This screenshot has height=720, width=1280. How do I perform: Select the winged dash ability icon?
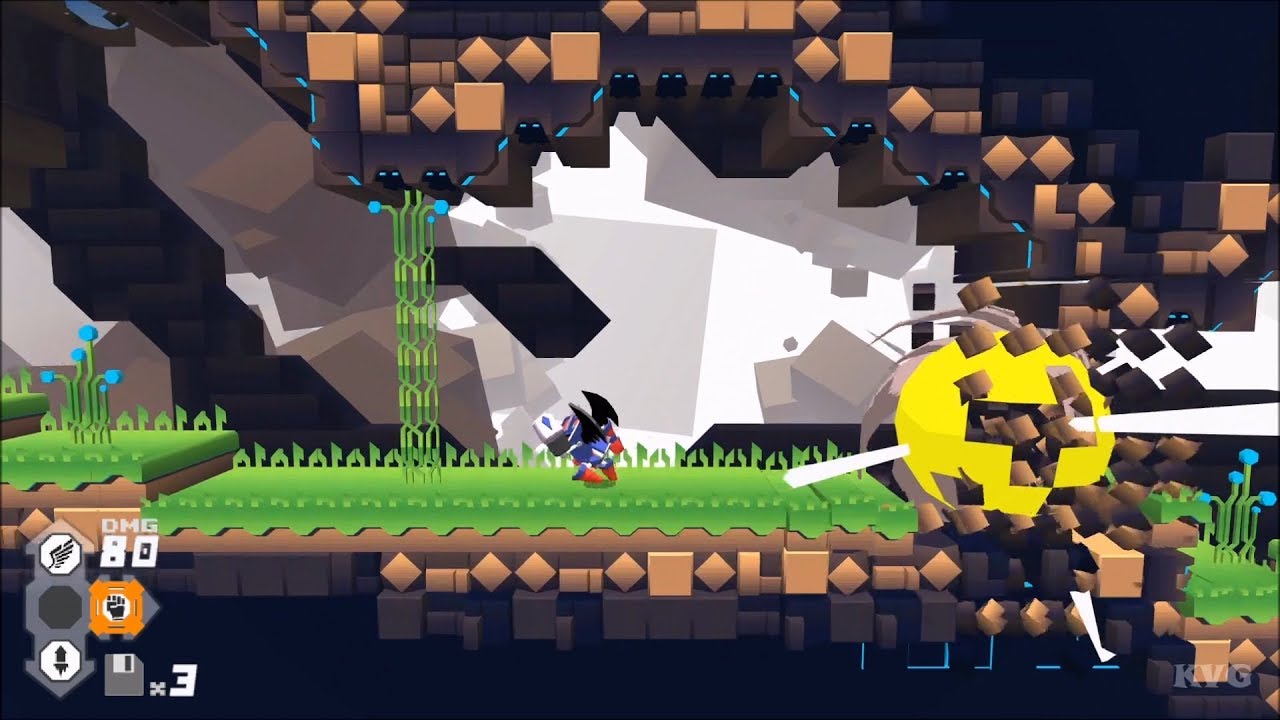(x=60, y=555)
